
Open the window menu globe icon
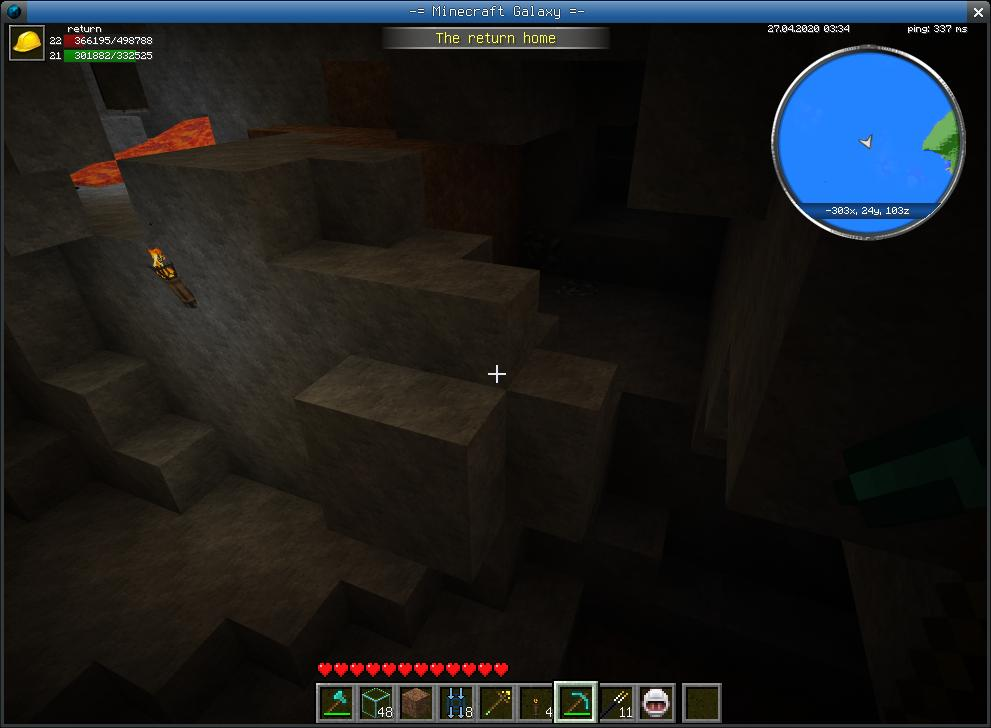point(13,11)
